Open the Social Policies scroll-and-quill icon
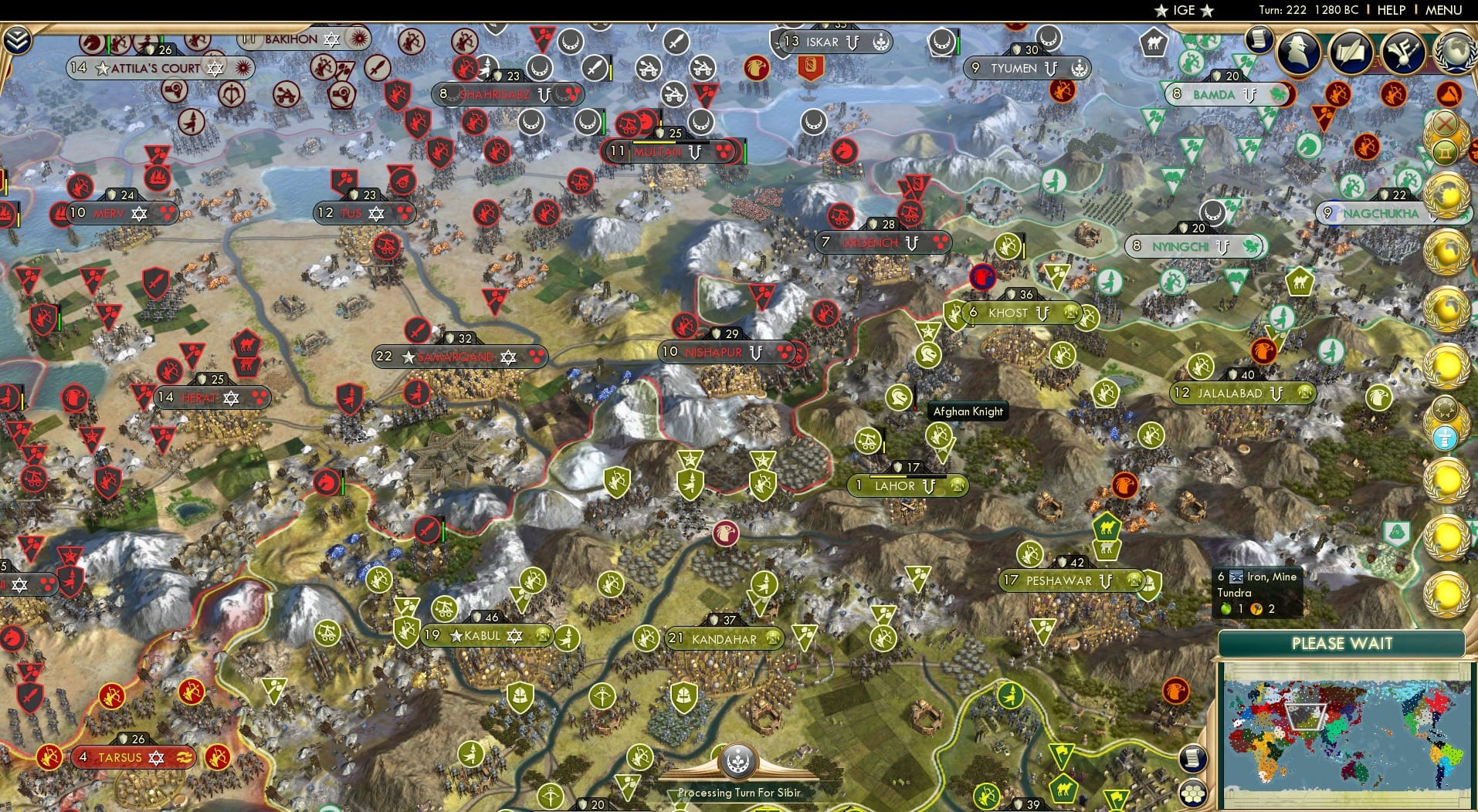 (1350, 52)
